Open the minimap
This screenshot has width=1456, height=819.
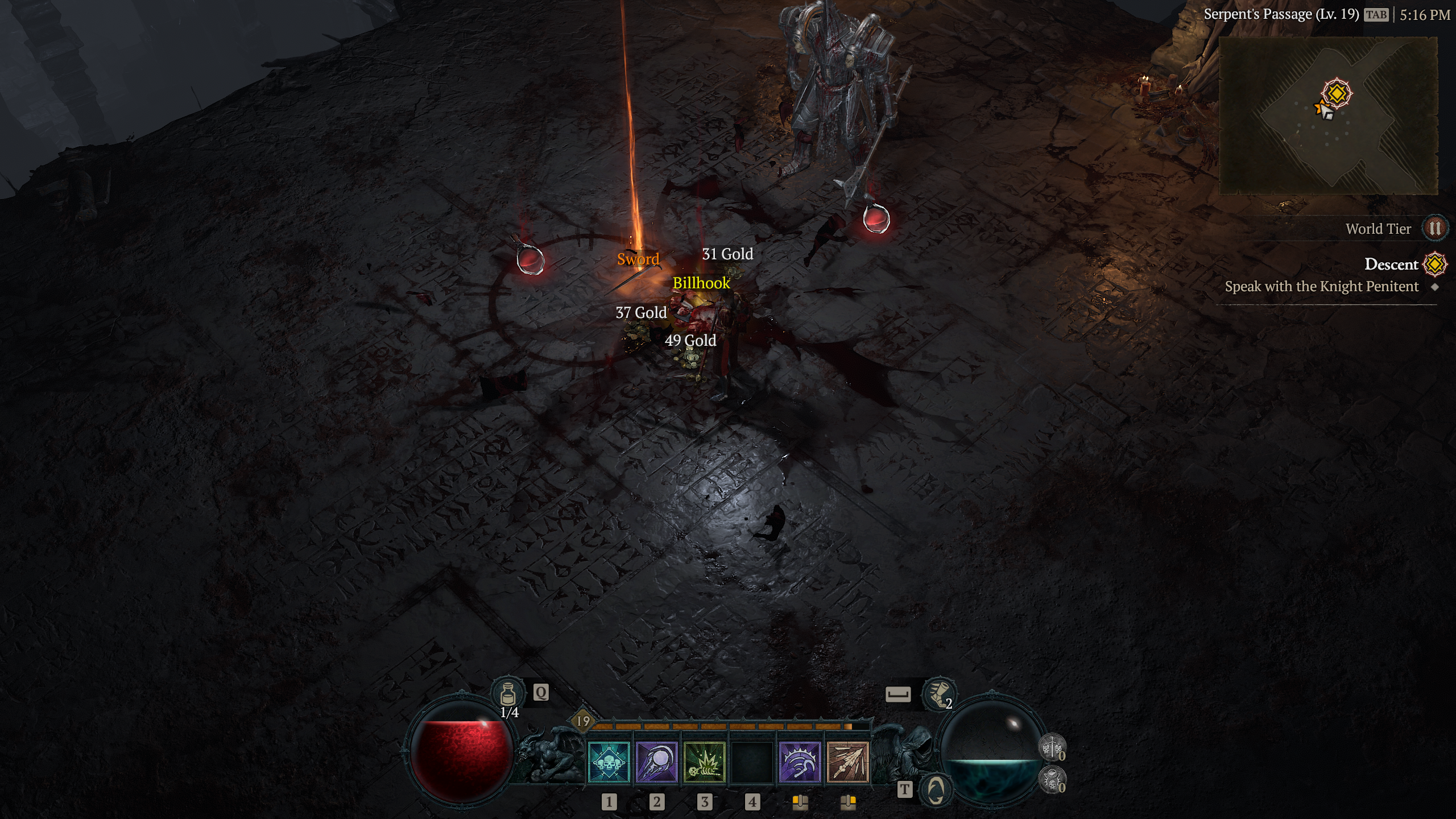click(1328, 116)
